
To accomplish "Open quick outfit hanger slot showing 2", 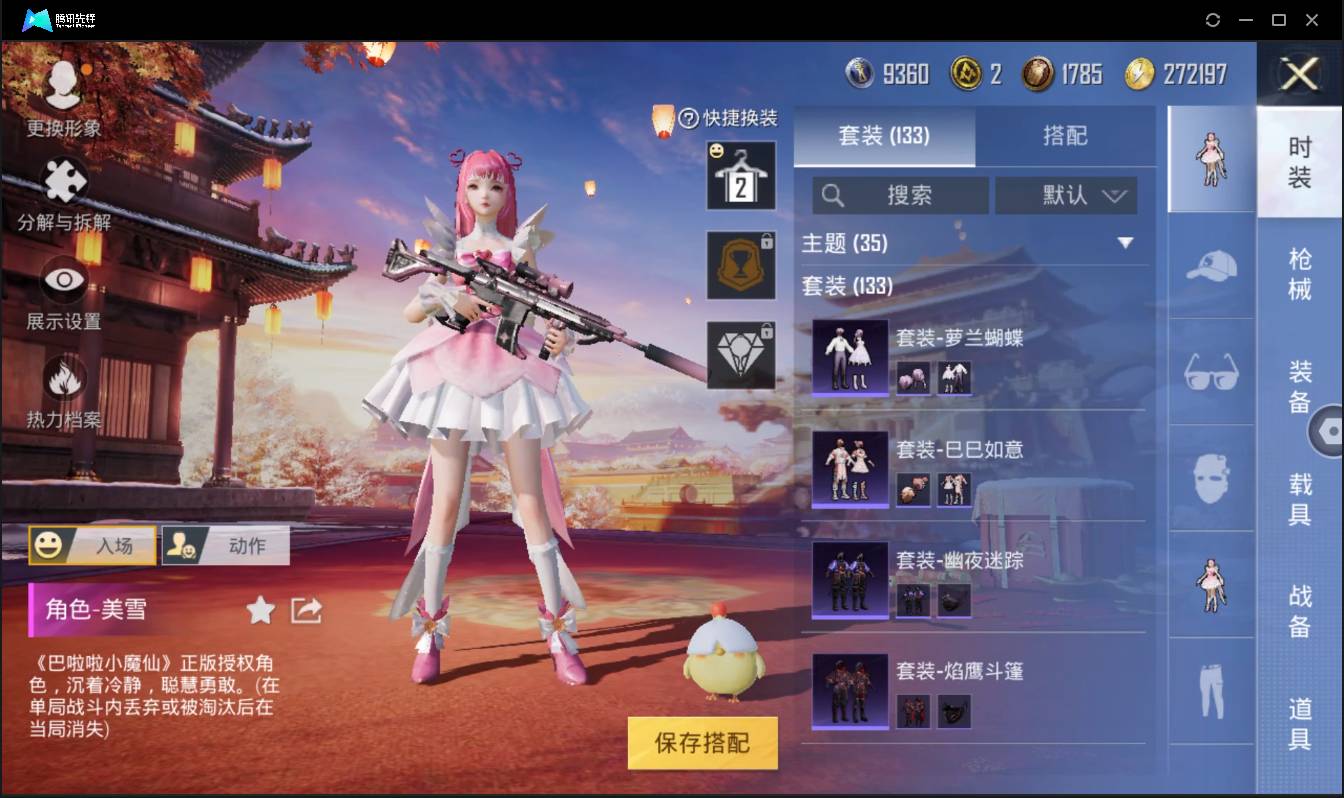I will [x=741, y=176].
